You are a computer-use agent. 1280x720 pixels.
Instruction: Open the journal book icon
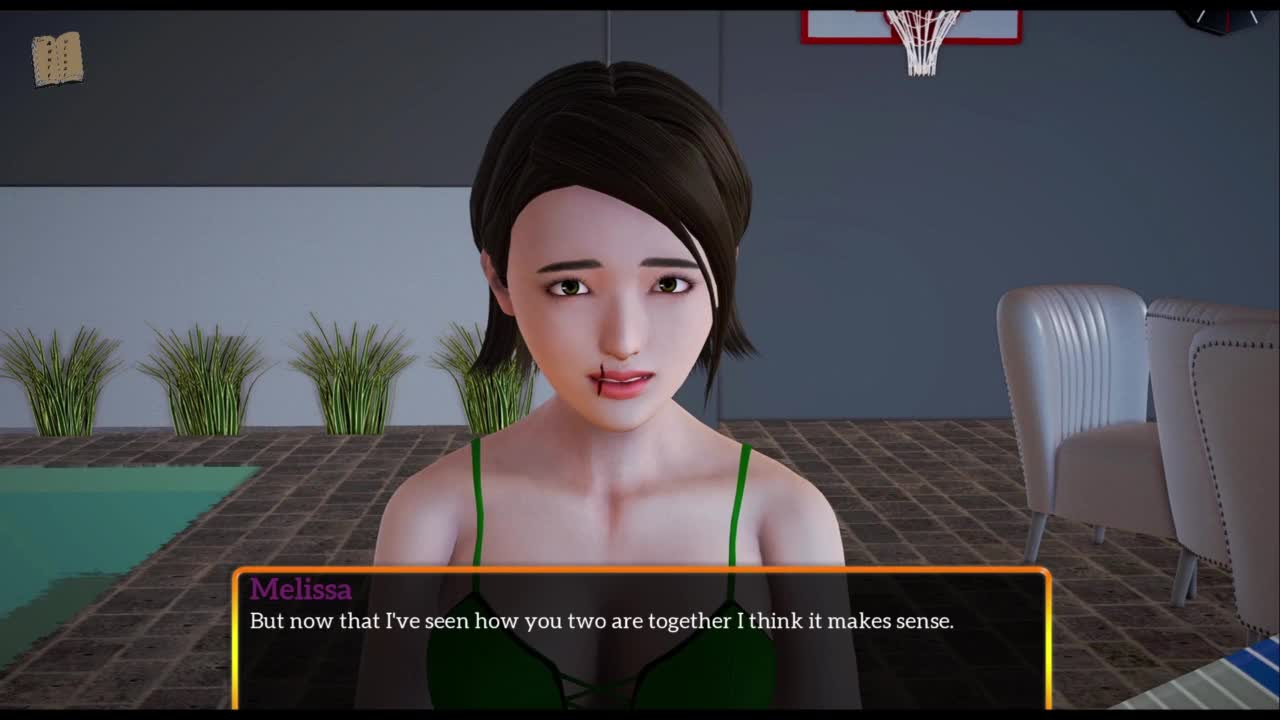tap(57, 59)
